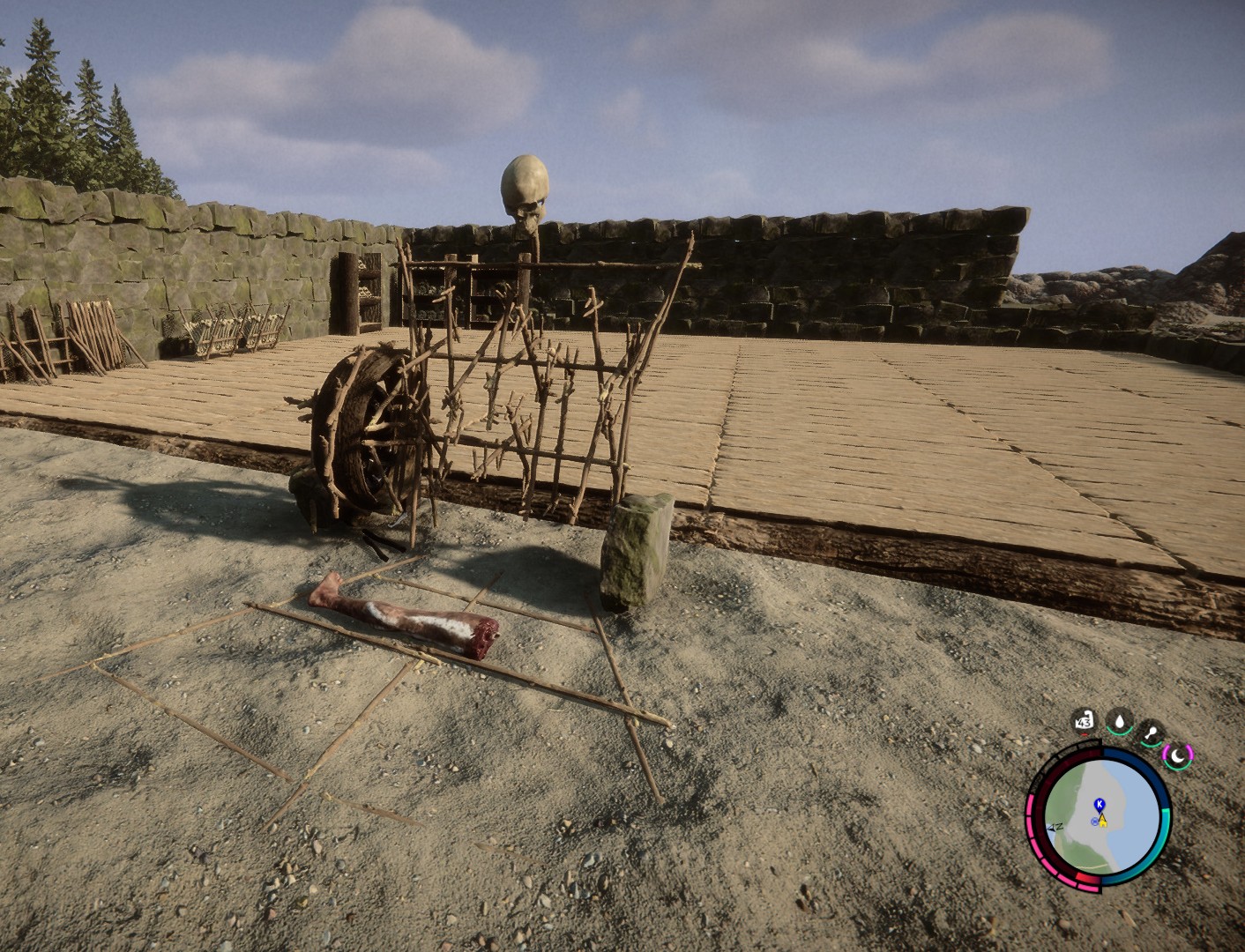This screenshot has height=952, width=1245.
Task: Select the blue K marker on minimap
Action: [1099, 804]
